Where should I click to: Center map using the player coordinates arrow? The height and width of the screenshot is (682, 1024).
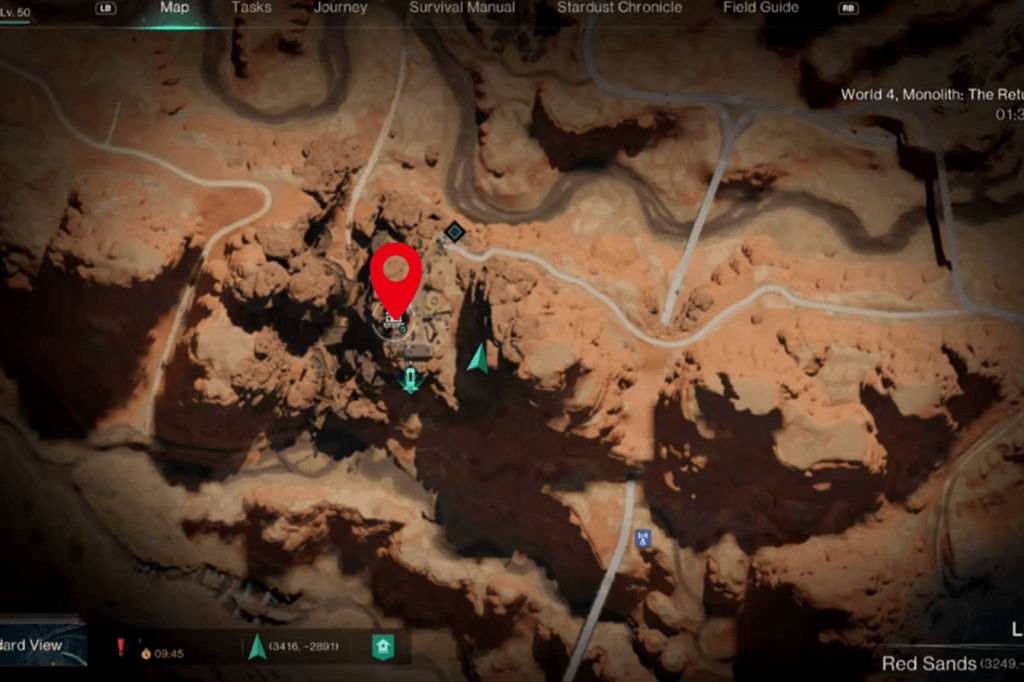(x=257, y=647)
